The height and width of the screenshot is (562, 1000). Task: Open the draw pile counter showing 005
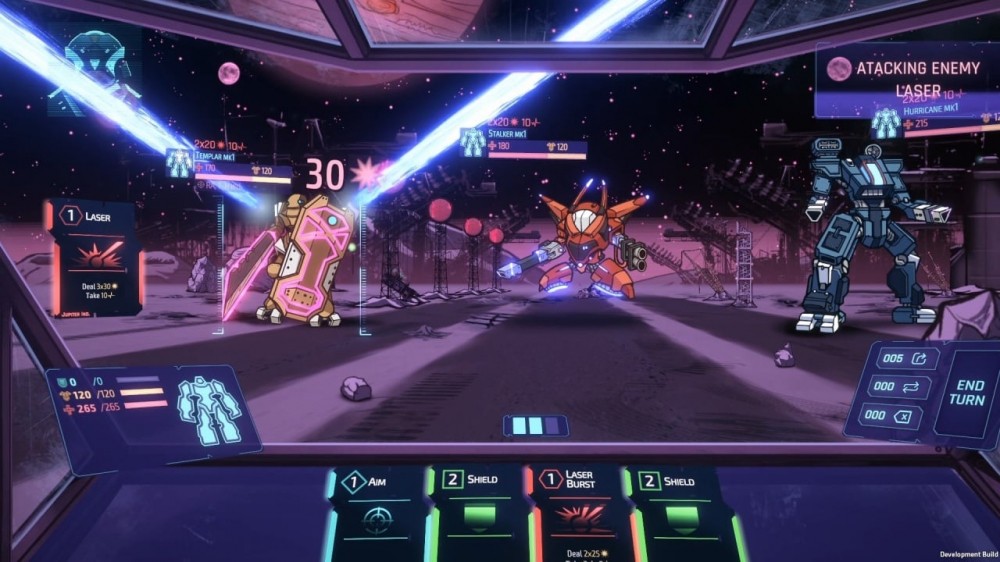(x=906, y=359)
